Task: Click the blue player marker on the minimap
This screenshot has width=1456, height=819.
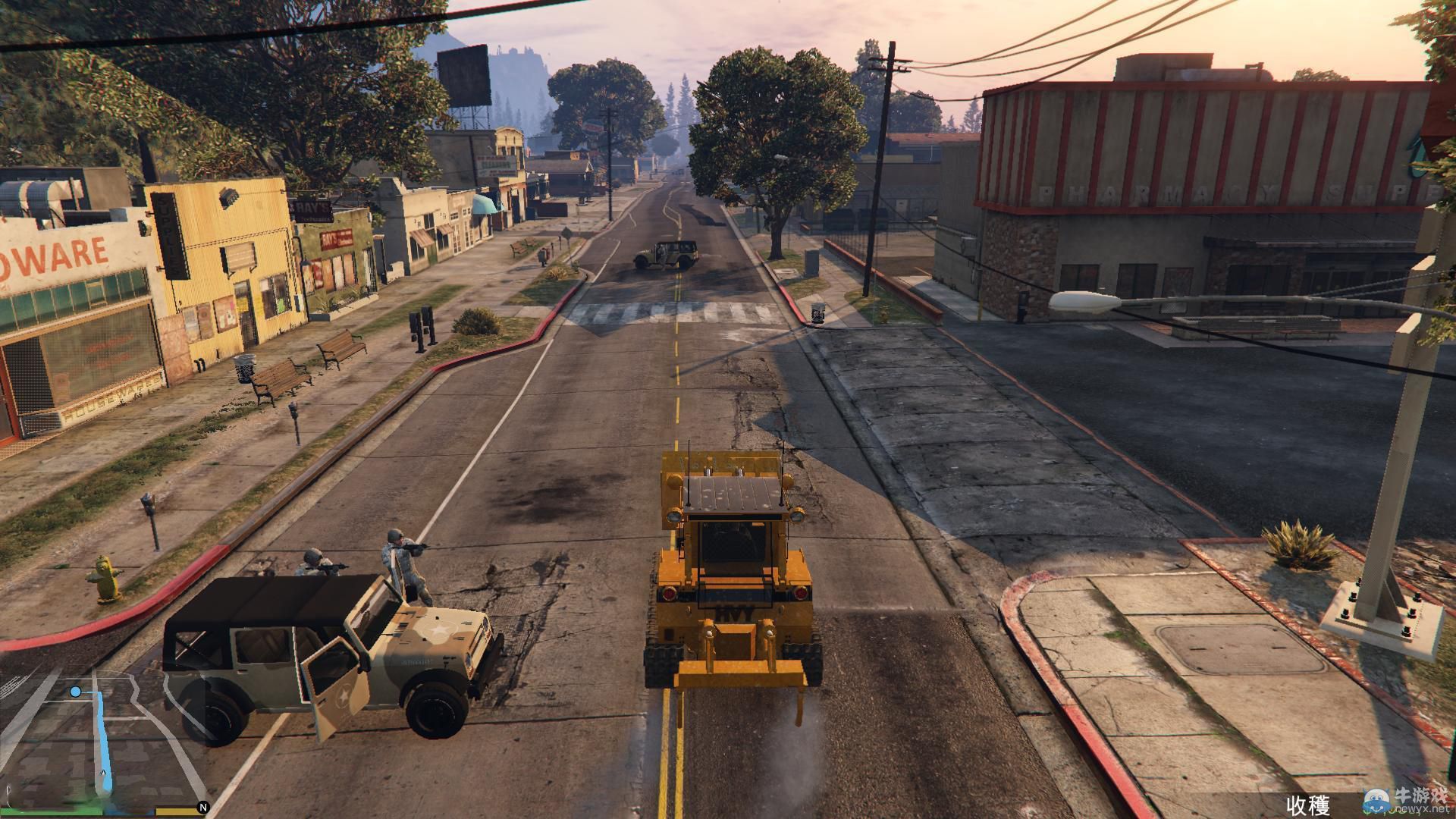Action: 76,692
